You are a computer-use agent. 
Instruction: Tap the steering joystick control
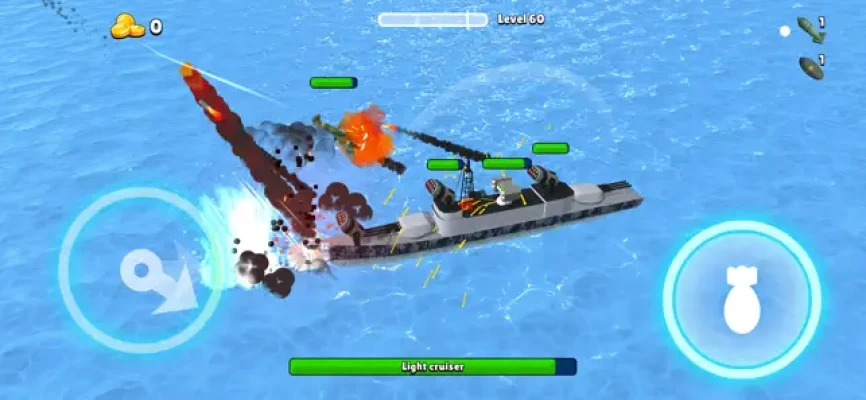click(x=141, y=271)
